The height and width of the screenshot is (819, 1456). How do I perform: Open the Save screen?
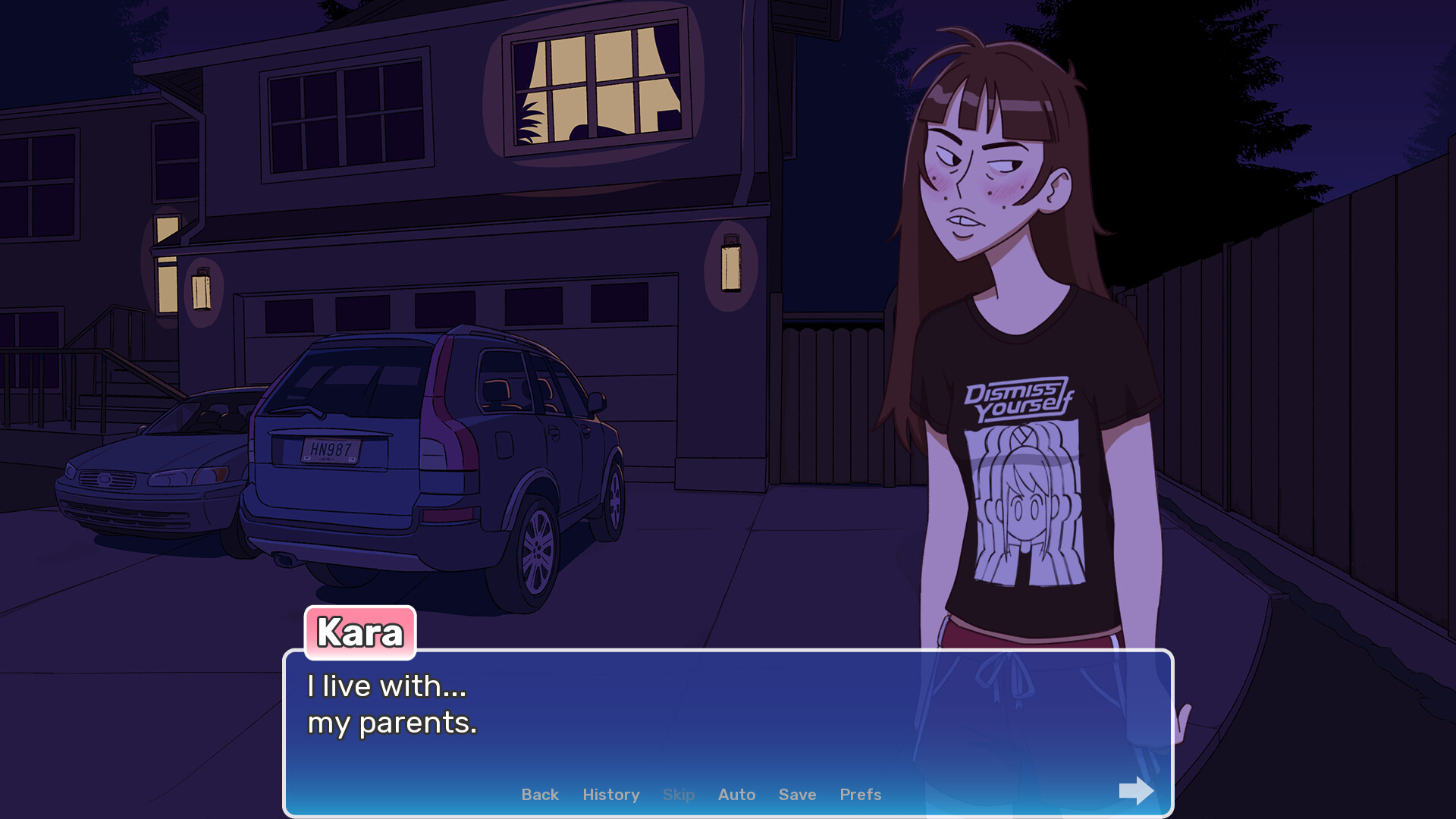[797, 795]
